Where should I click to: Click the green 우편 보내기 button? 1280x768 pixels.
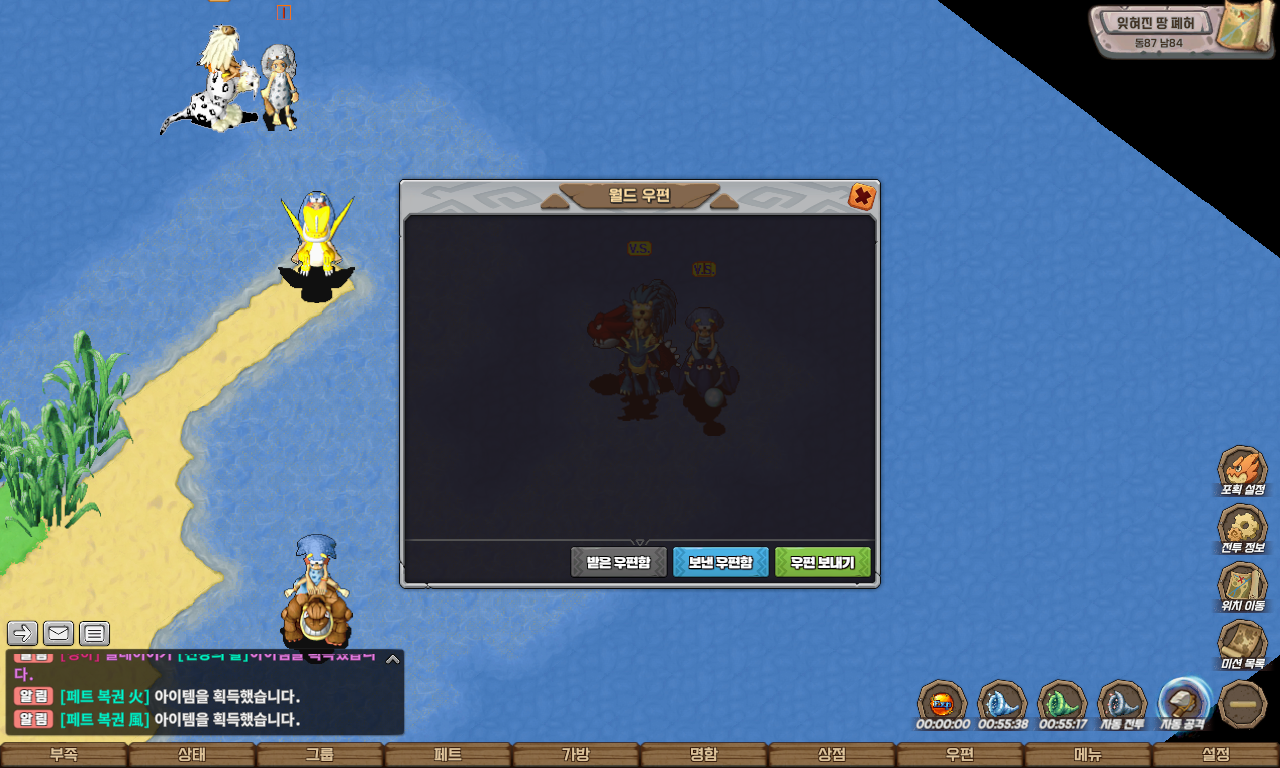pos(822,562)
